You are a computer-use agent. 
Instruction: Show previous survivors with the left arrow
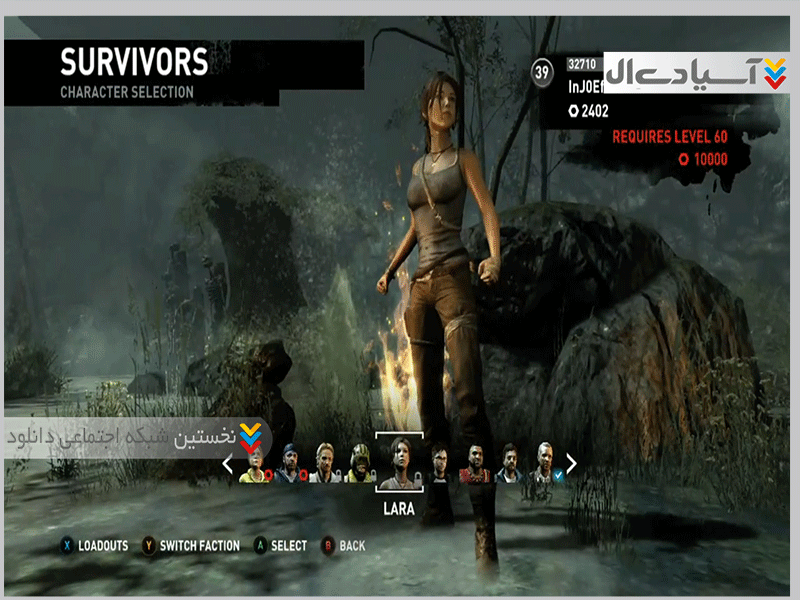pyautogui.click(x=227, y=464)
